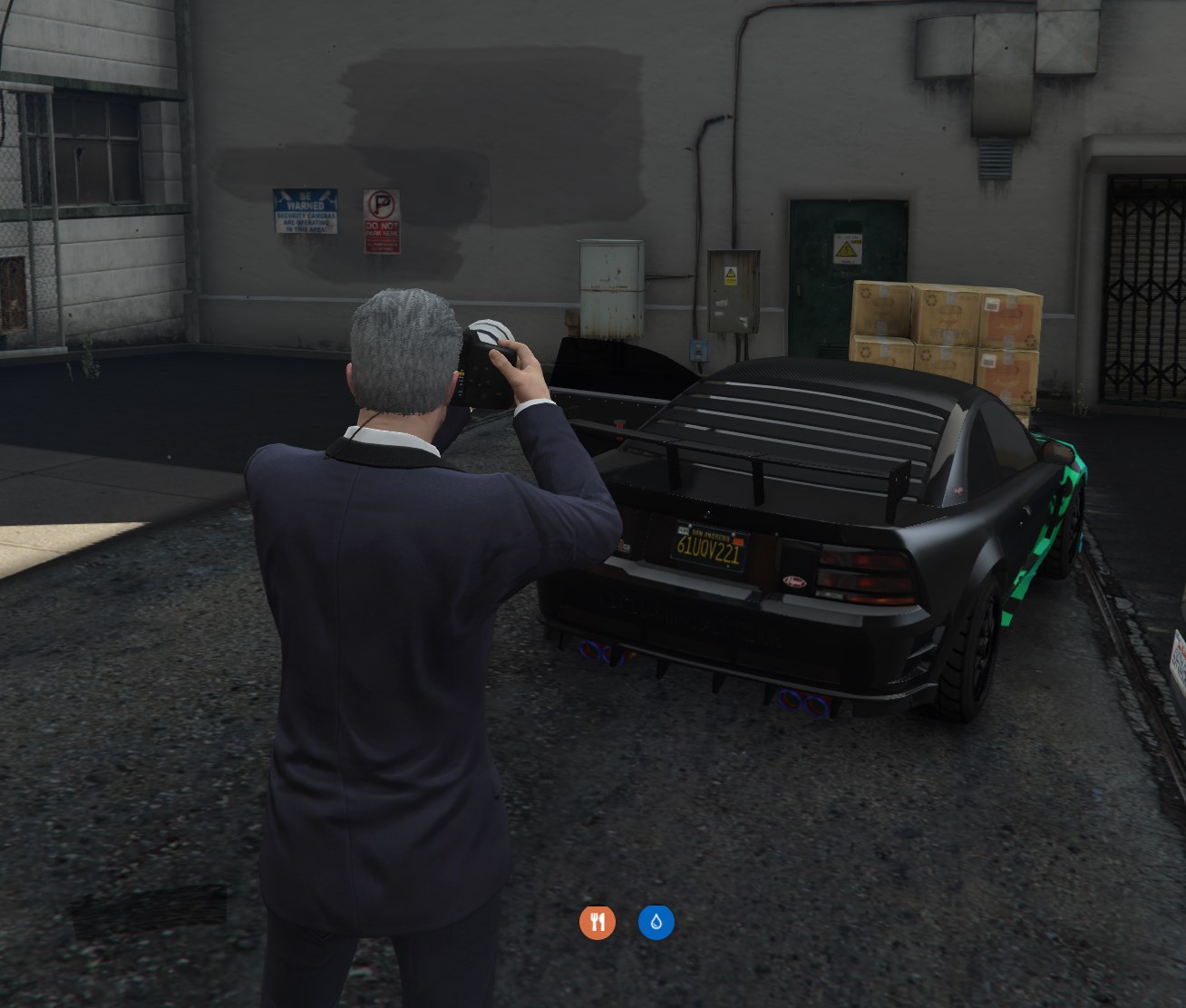Click the orange hunger fork-and-knife icon

(598, 923)
